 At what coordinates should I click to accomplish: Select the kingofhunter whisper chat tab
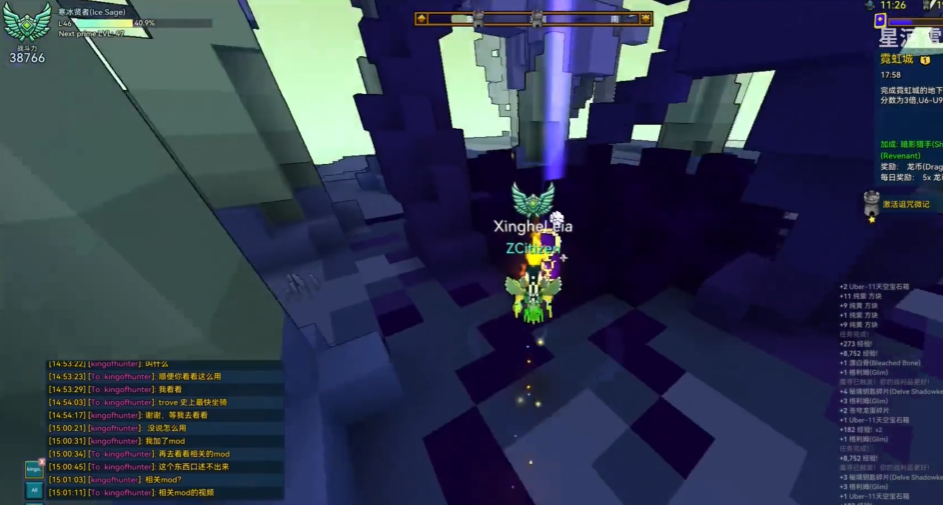point(34,469)
